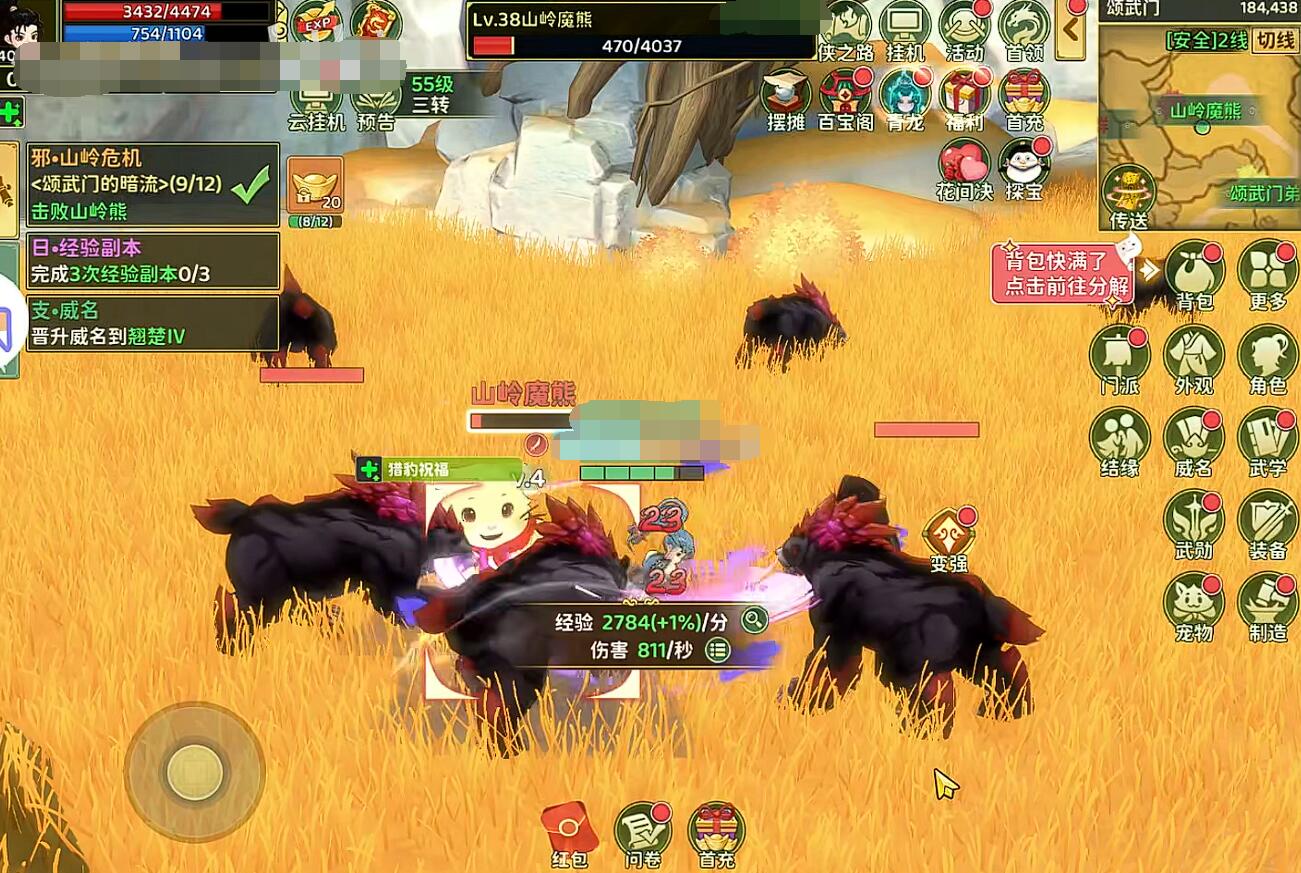Image resolution: width=1301 pixels, height=873 pixels.
Task: Open the 问卷 survey icon
Action: point(641,833)
